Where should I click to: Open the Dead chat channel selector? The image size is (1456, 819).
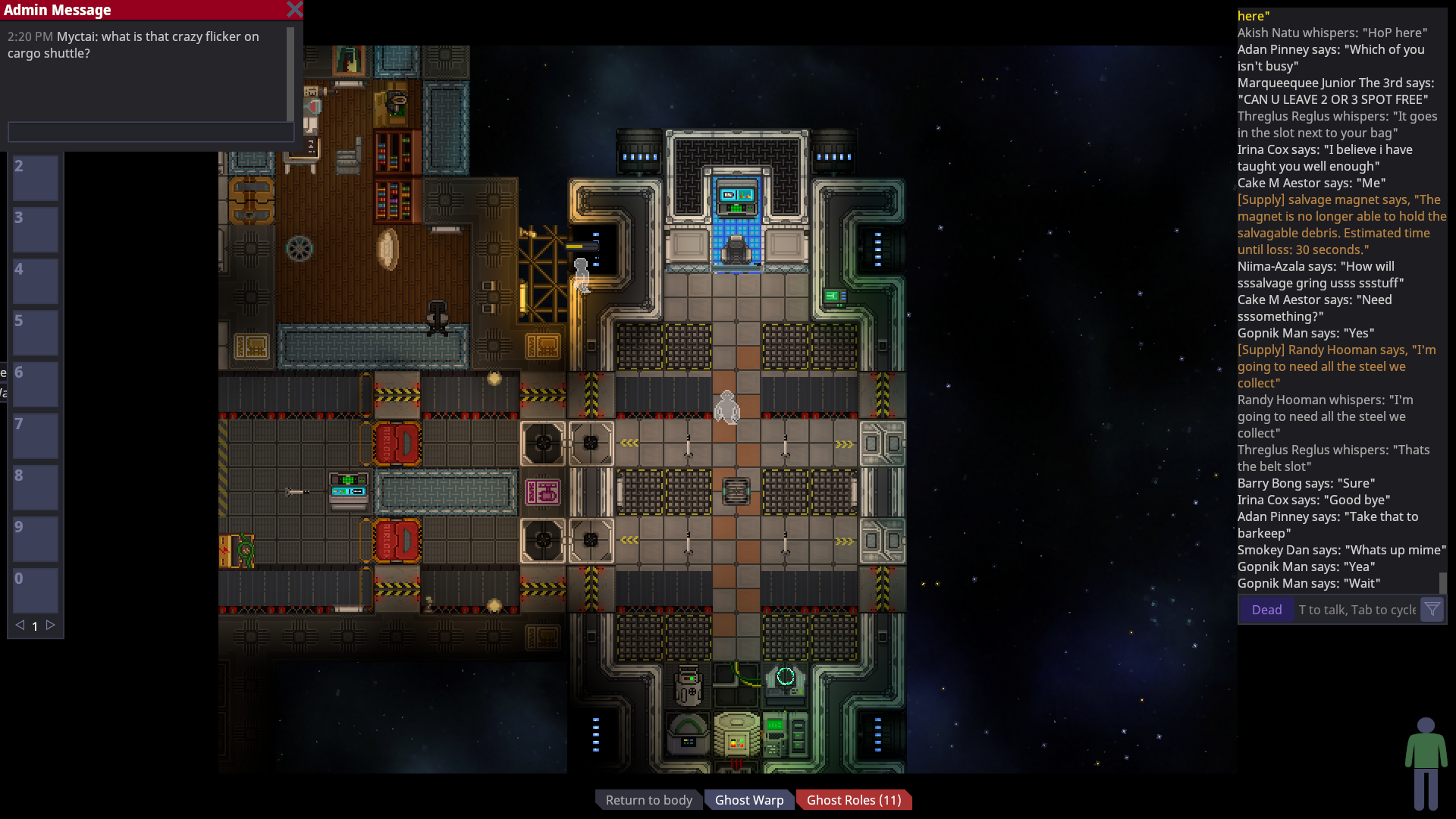click(1266, 610)
